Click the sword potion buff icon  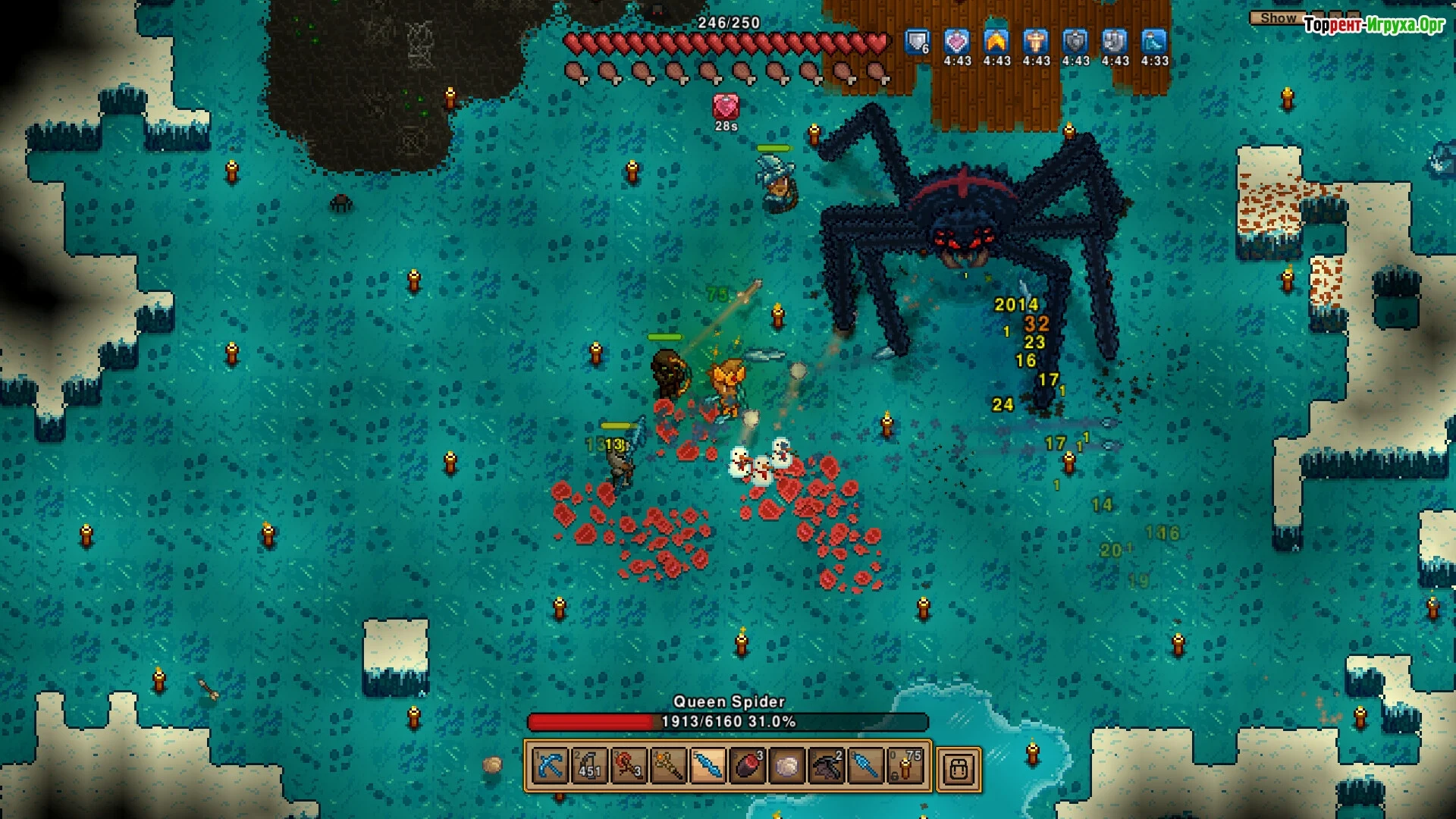1036,42
